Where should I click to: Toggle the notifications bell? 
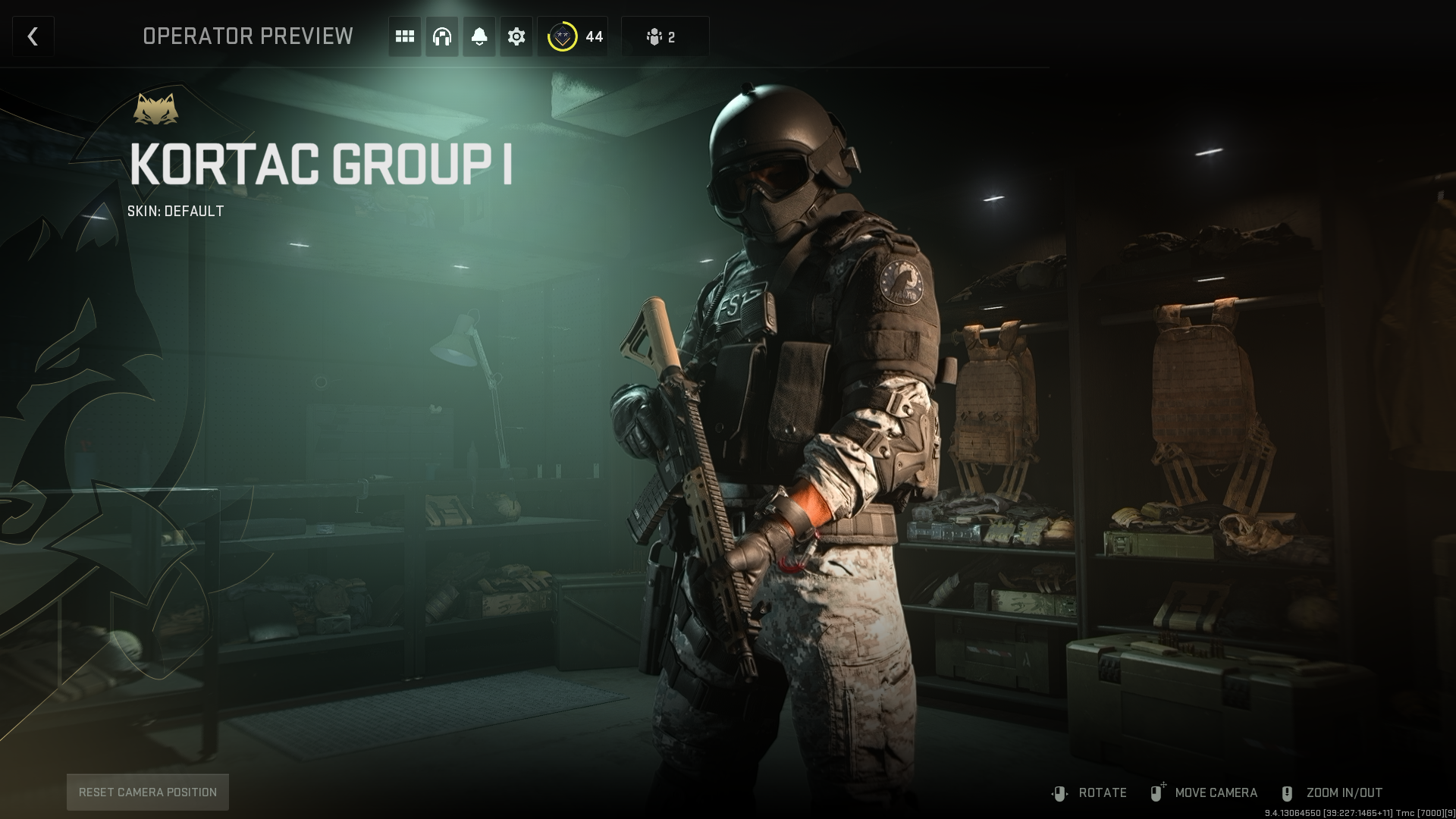pyautogui.click(x=479, y=36)
